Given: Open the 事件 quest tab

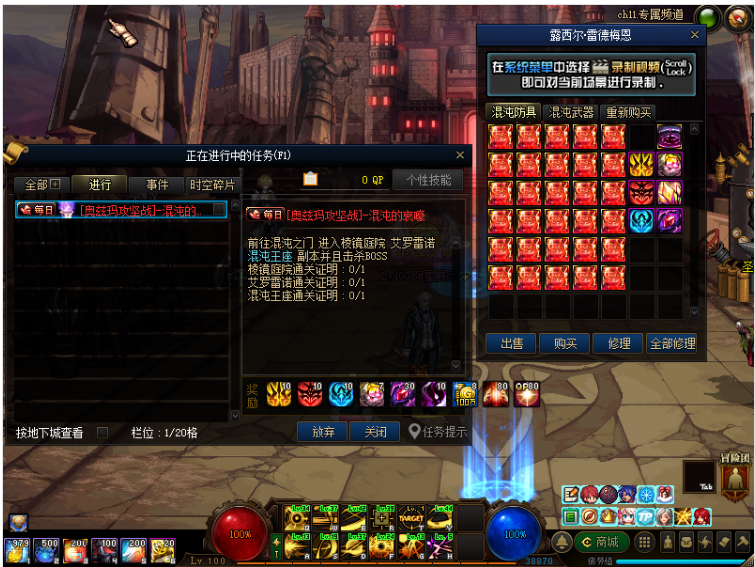Looking at the screenshot, I should click(157, 185).
